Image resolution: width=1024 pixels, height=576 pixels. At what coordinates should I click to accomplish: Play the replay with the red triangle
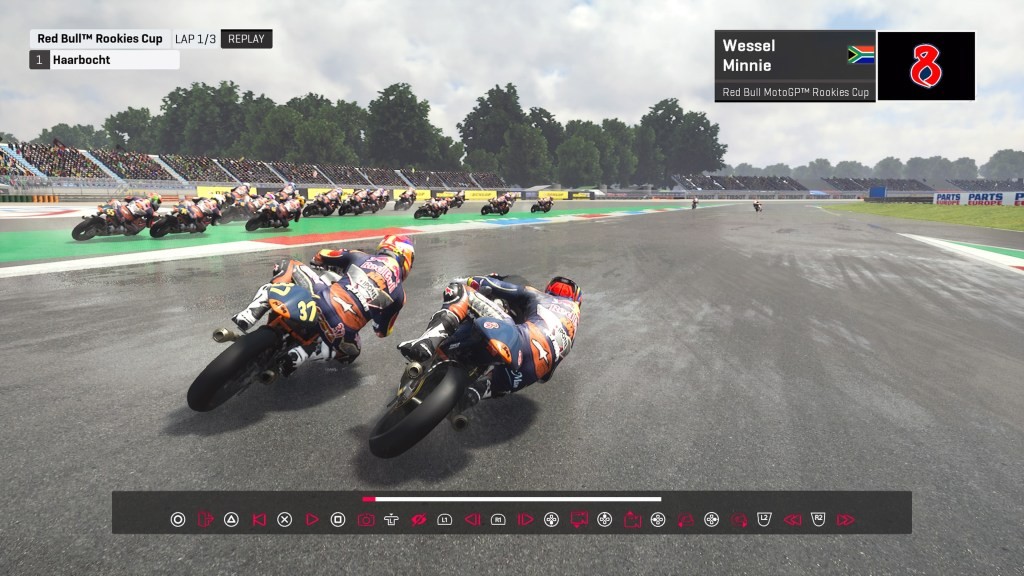(x=312, y=519)
